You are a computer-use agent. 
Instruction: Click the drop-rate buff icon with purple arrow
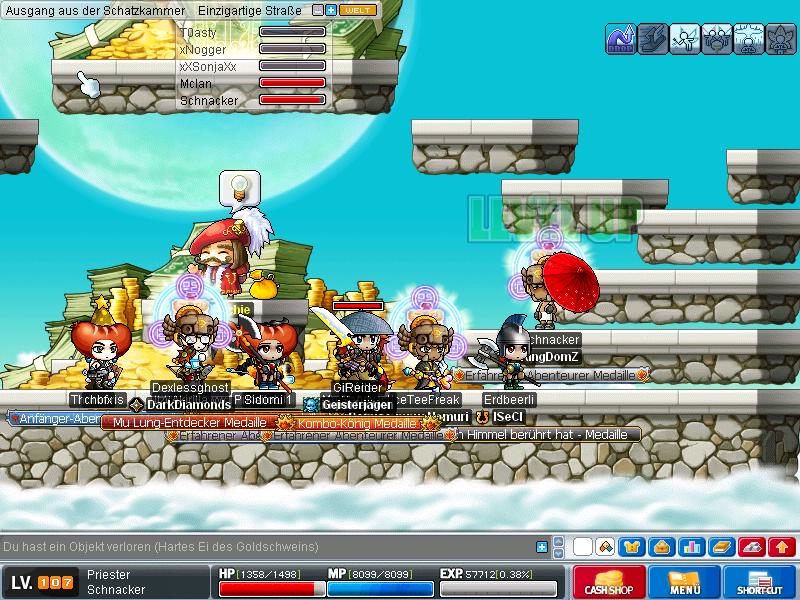(x=621, y=39)
